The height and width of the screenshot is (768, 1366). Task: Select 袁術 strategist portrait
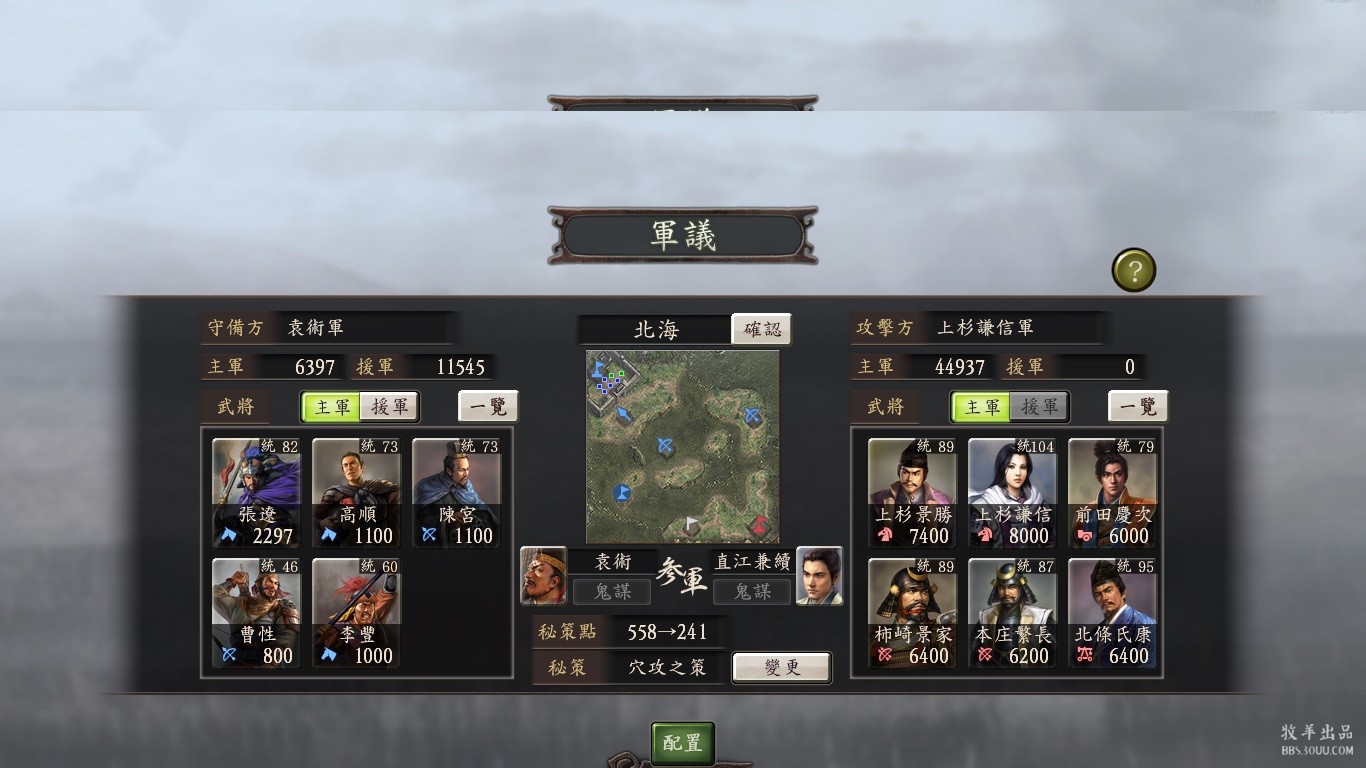click(544, 576)
